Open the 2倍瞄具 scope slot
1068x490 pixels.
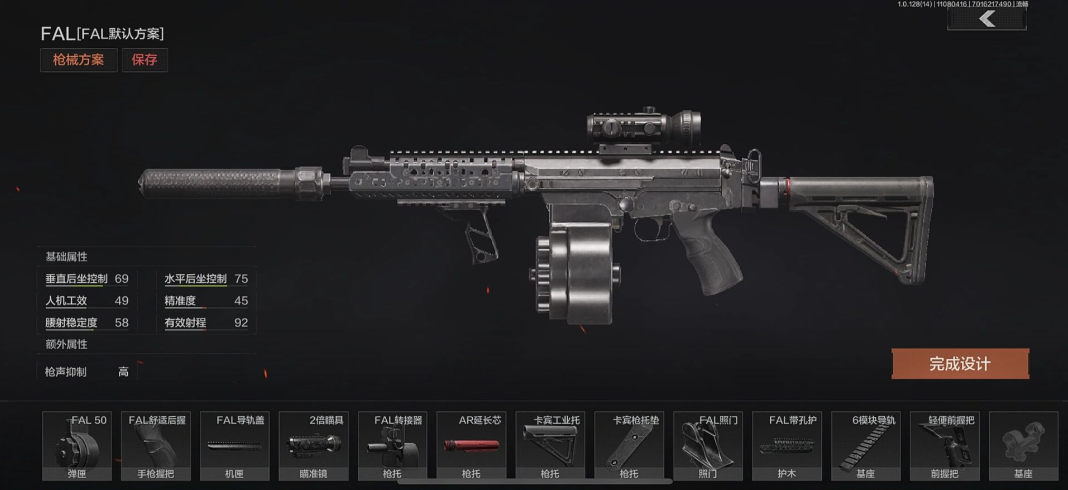point(313,446)
